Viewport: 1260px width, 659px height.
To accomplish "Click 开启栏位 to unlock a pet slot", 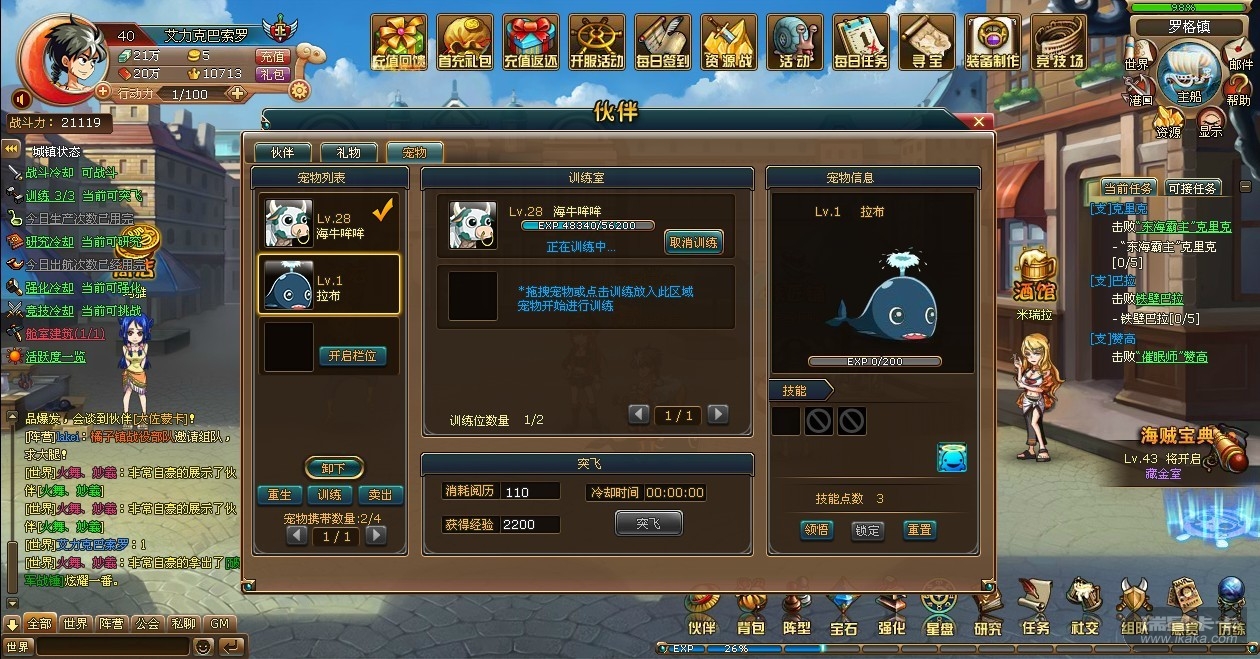I will 352,356.
